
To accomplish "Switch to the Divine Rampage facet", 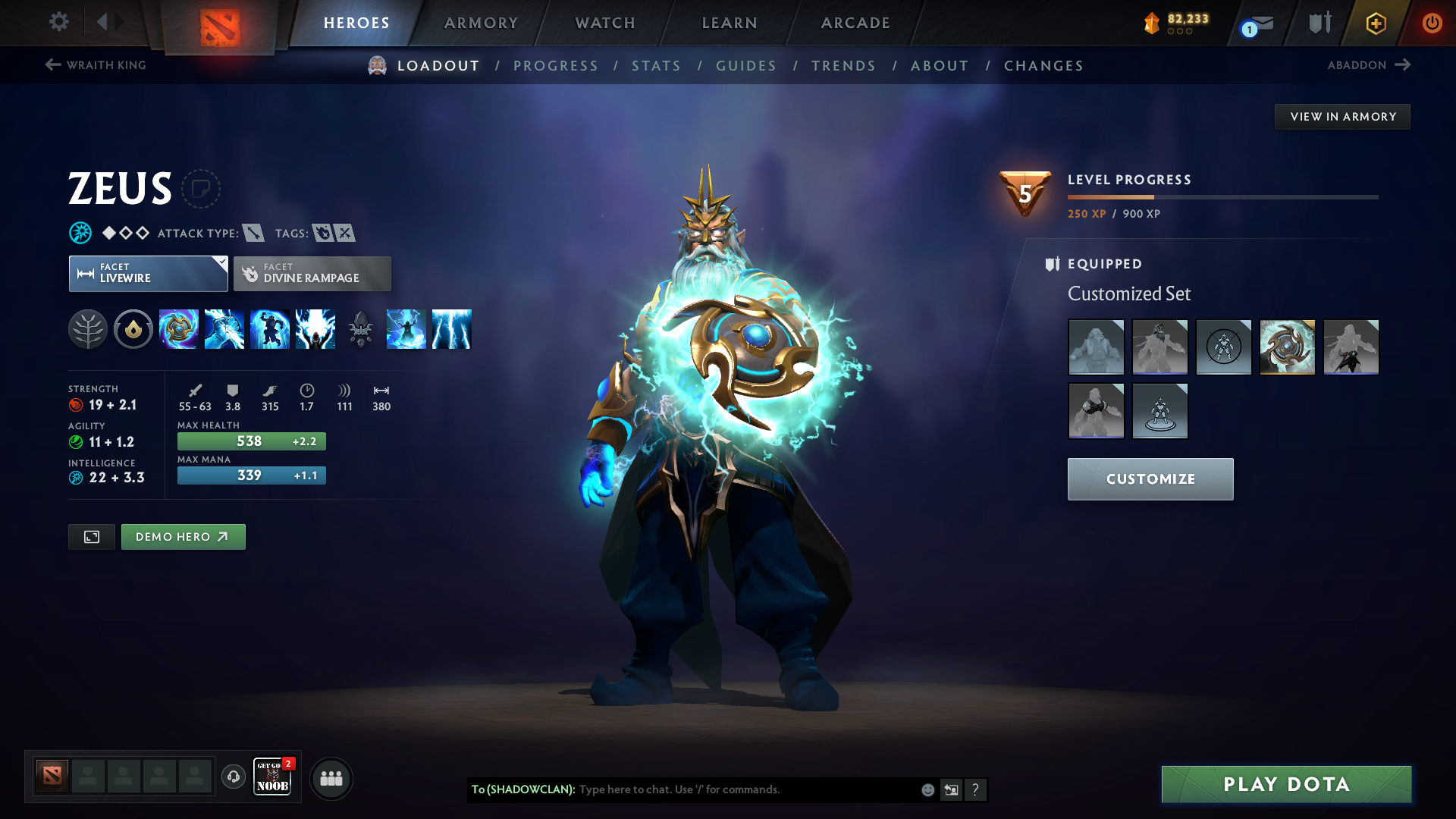I will (x=312, y=273).
